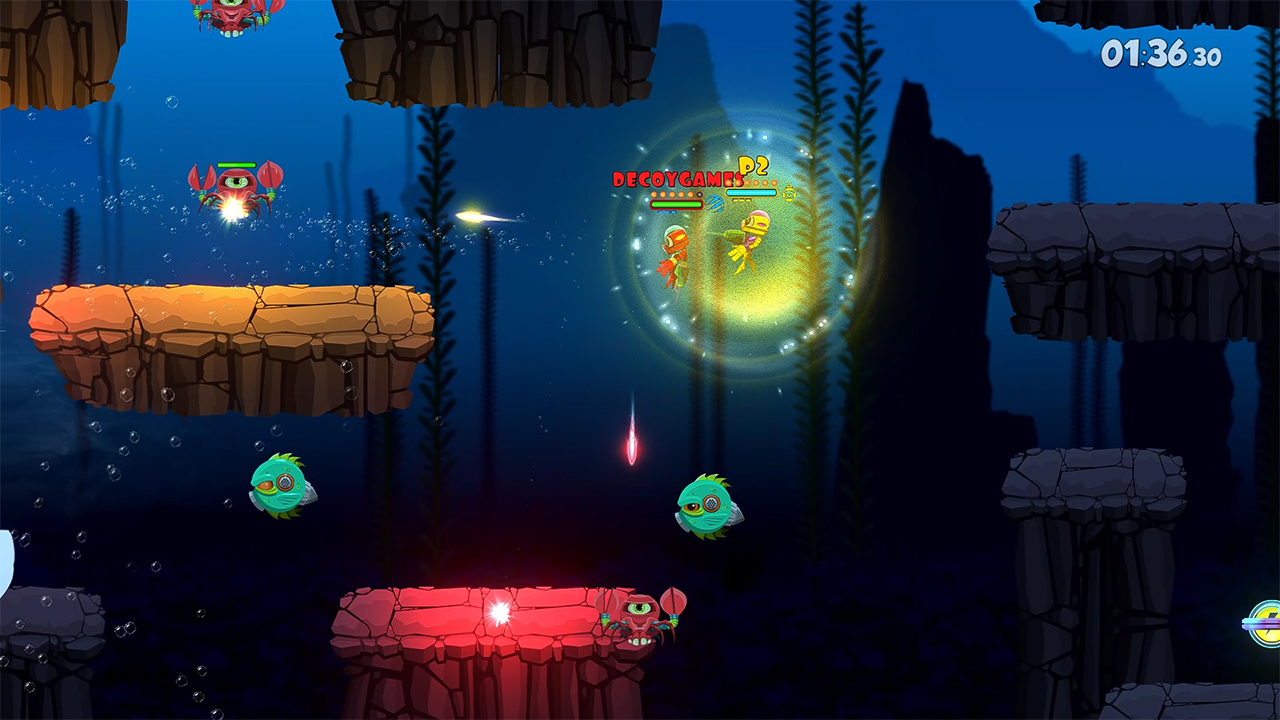Screen dimensions: 1280x720
Task: Select the yellow diver character P2
Action: point(750,240)
